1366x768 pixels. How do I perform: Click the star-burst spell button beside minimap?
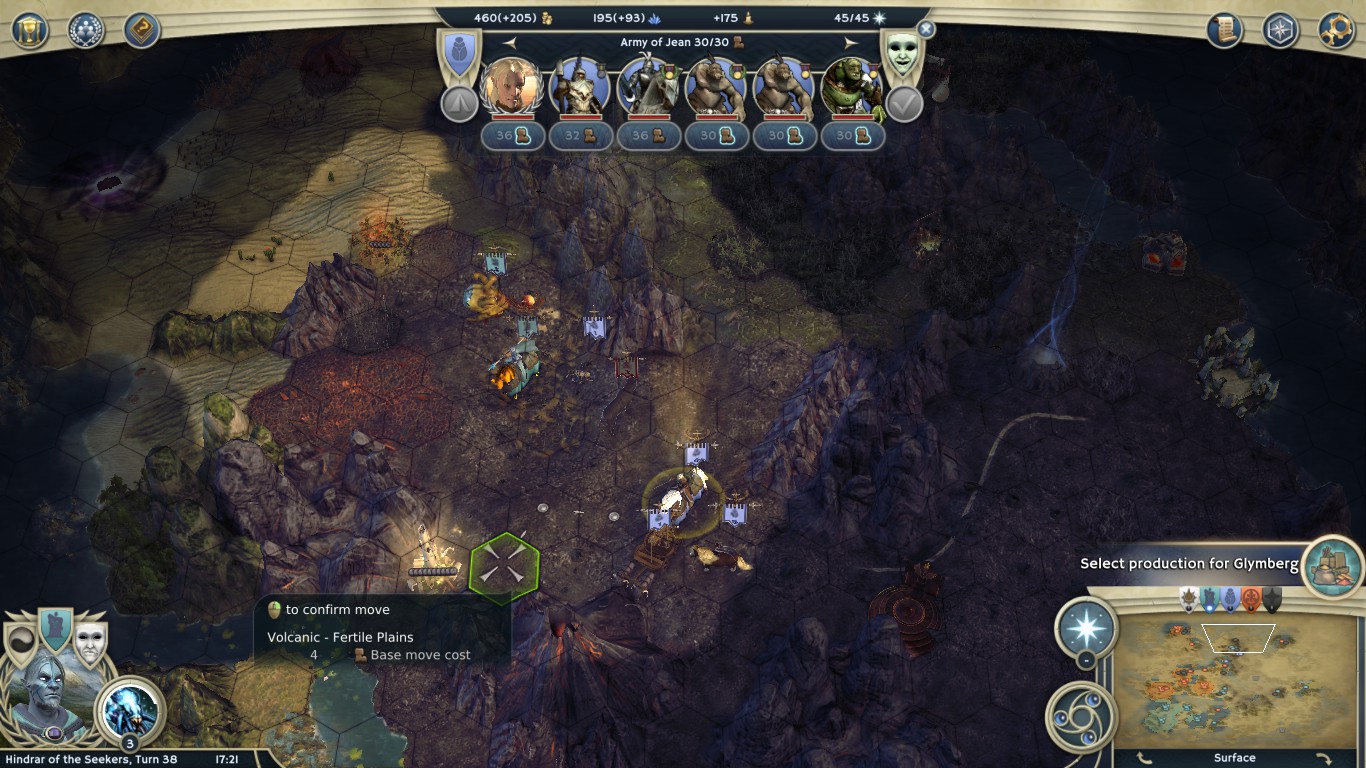tap(1086, 628)
